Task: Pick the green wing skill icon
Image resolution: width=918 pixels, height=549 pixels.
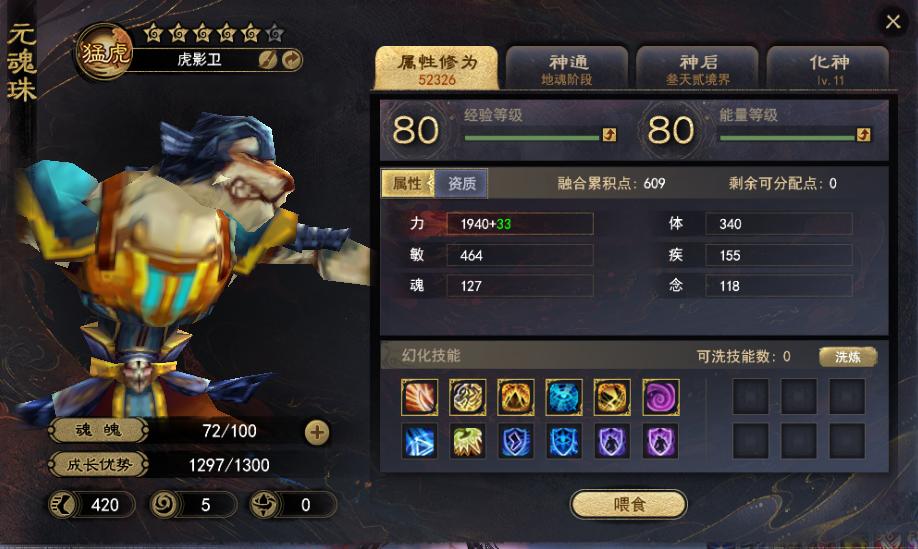Action: click(x=467, y=441)
